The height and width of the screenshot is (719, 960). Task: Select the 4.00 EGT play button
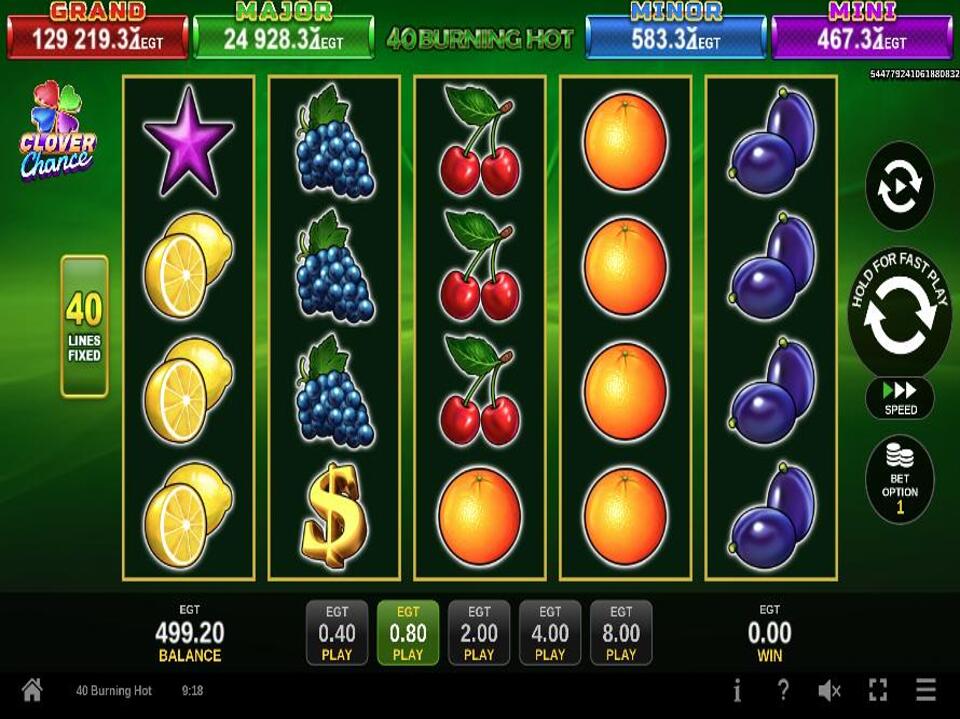(x=550, y=633)
